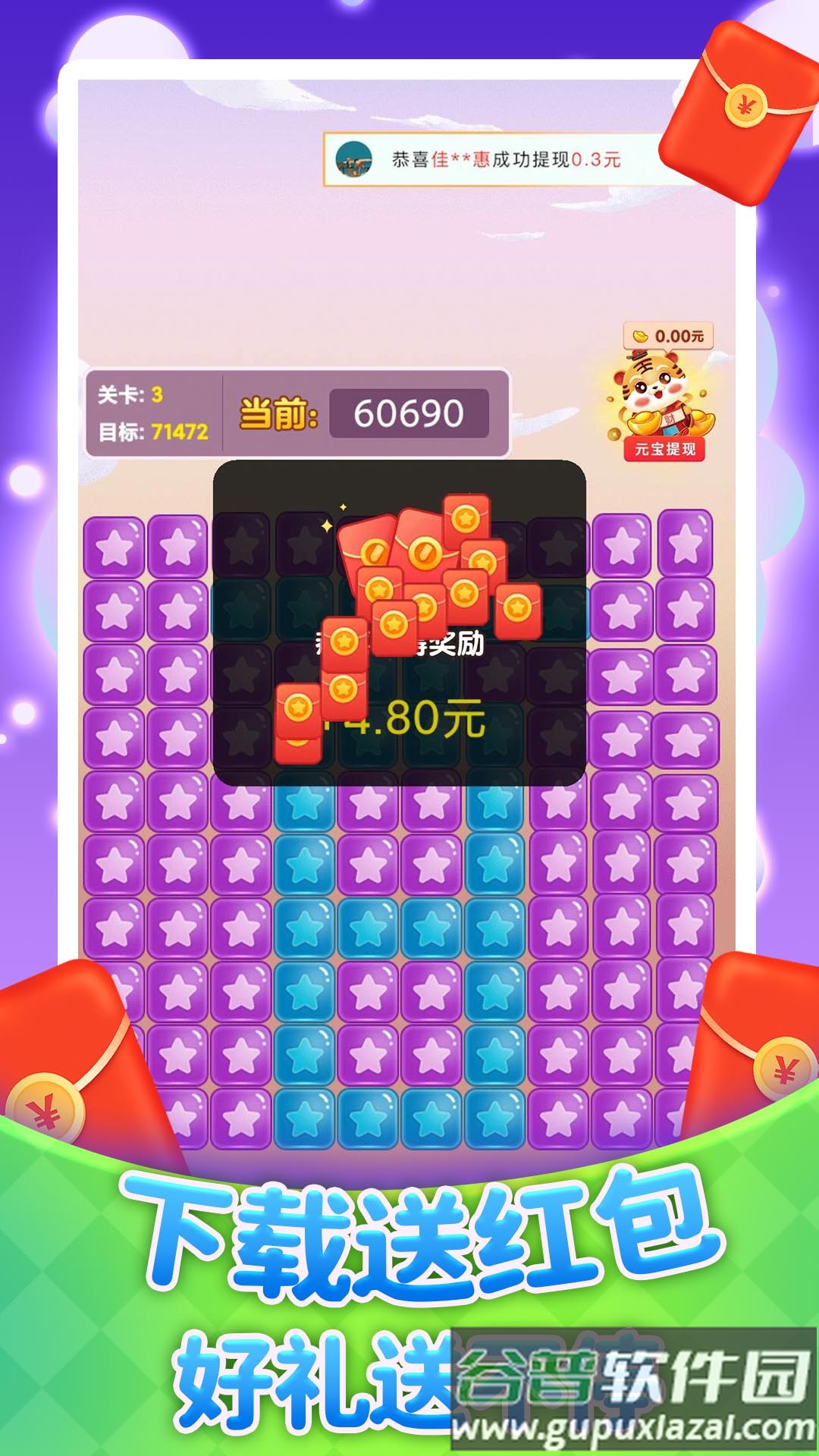
Task: Tap the 0.00元 balance badge
Action: pyautogui.click(x=669, y=336)
